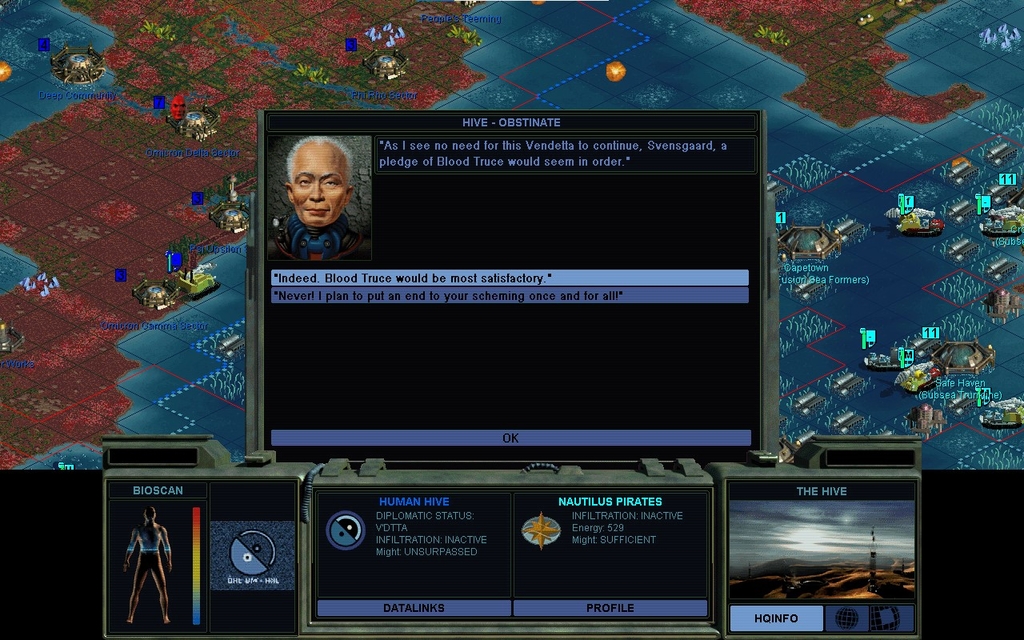Viewport: 1024px width, 640px height.
Task: Open HQINFO for The Hive
Action: coord(775,618)
